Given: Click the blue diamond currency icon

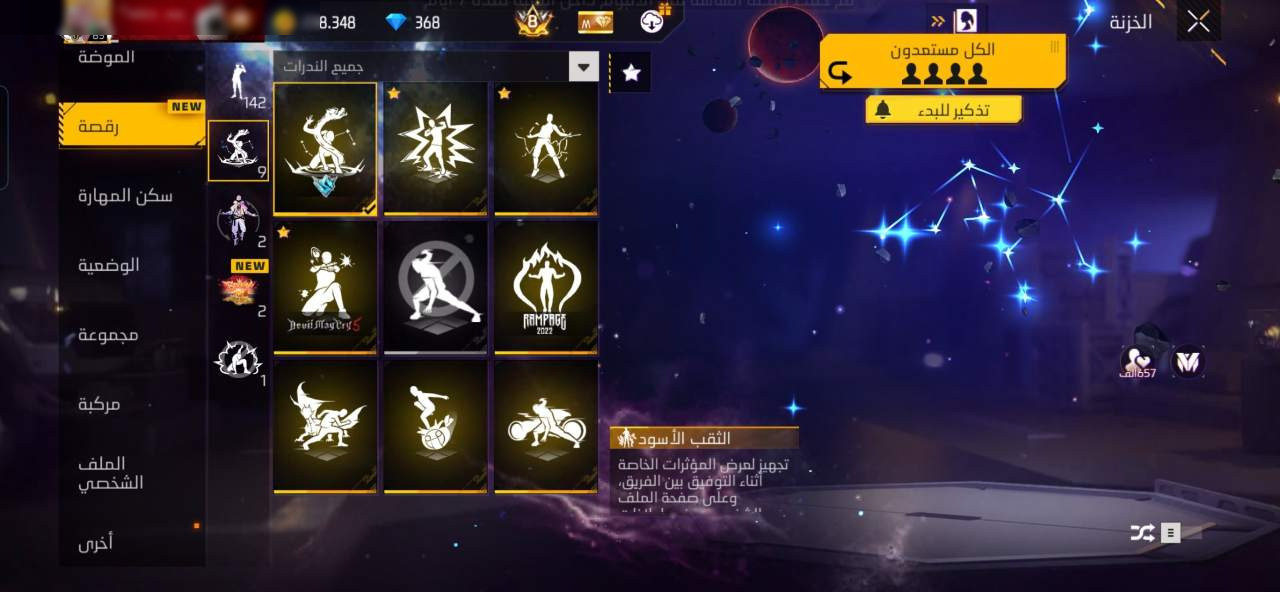Looking at the screenshot, I should tap(396, 22).
